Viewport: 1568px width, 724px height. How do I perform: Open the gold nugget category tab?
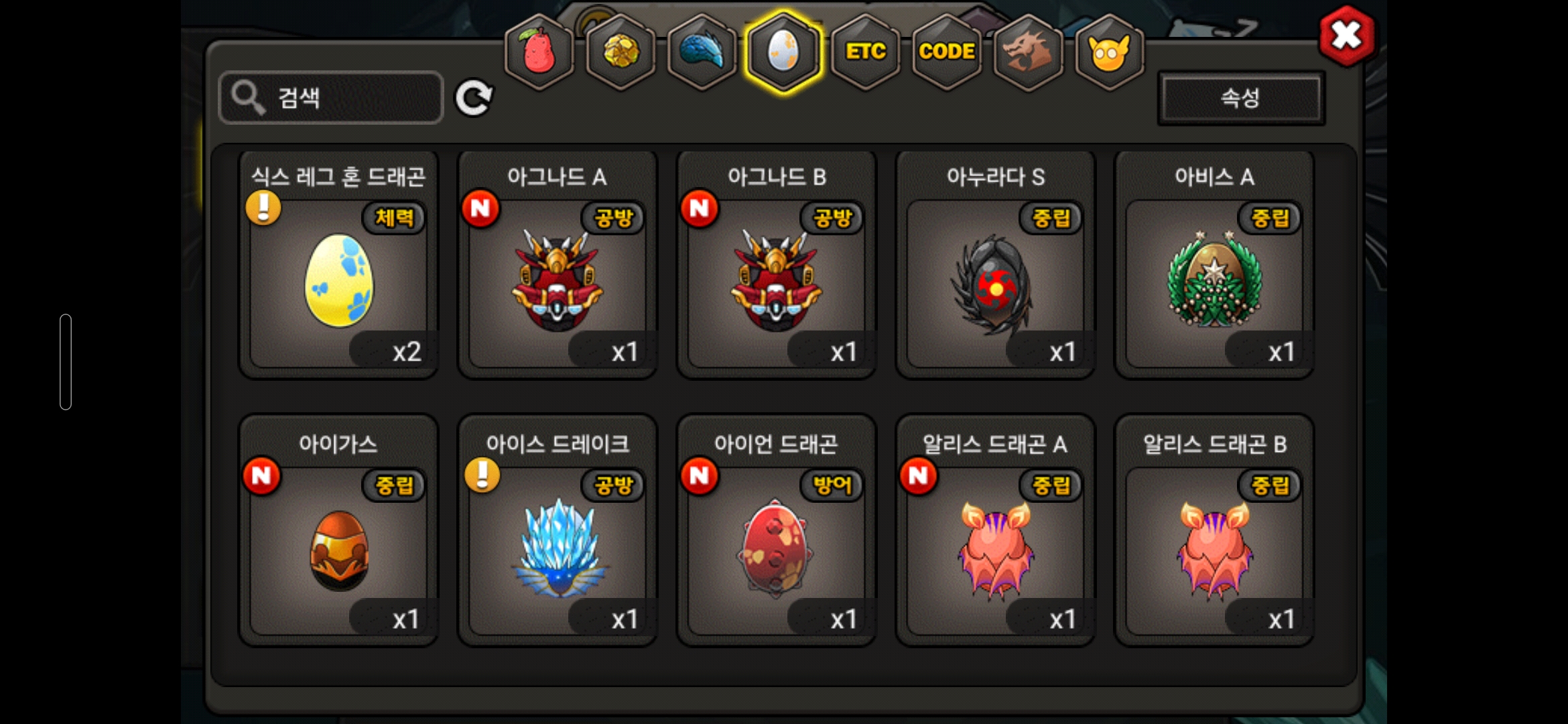click(x=621, y=52)
